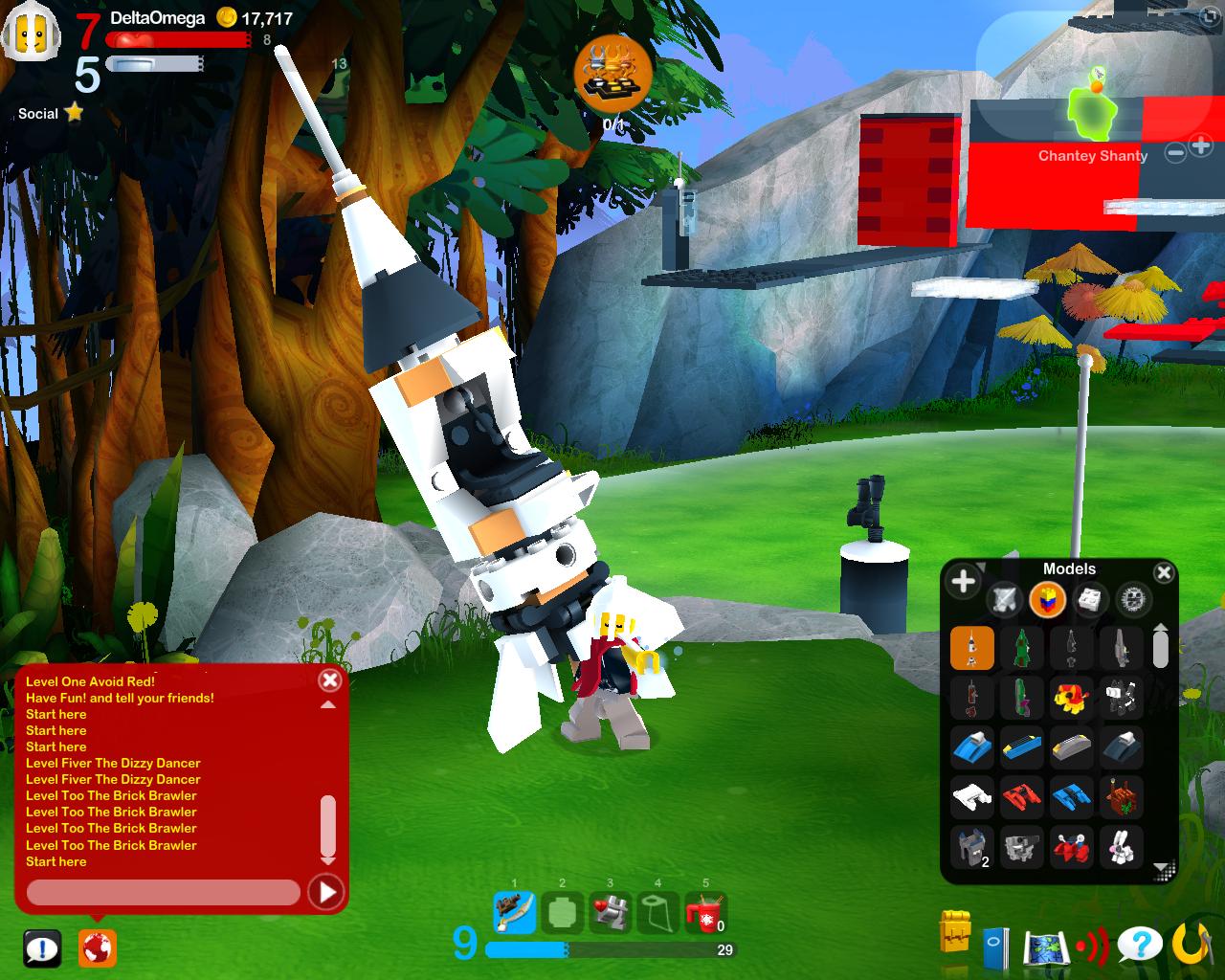Open the world map icon
The image size is (1225, 980).
click(1044, 947)
